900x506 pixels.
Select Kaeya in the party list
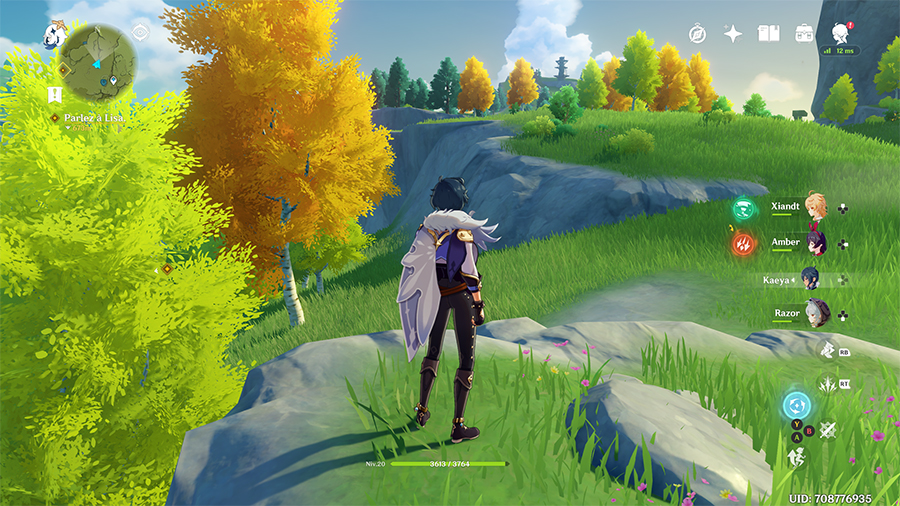point(815,280)
